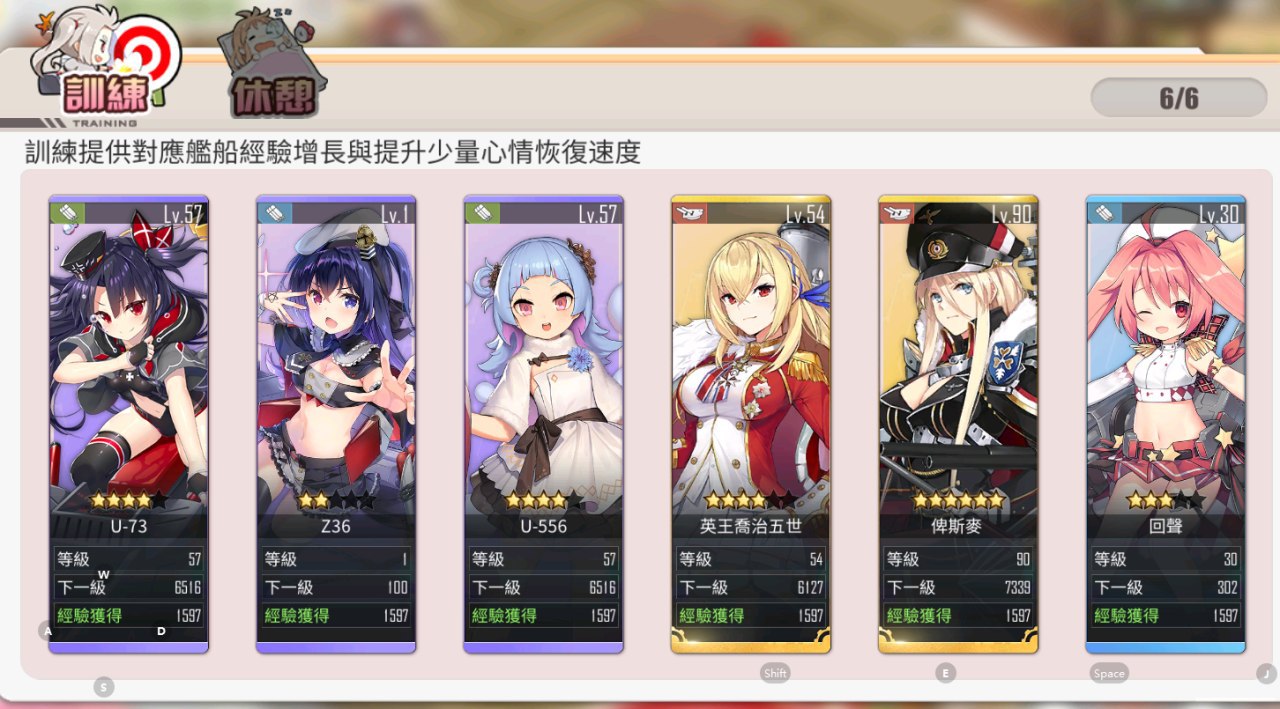Select the 英王喬治五世 ship card
Screen dimensions: 1280x709
pos(751,400)
